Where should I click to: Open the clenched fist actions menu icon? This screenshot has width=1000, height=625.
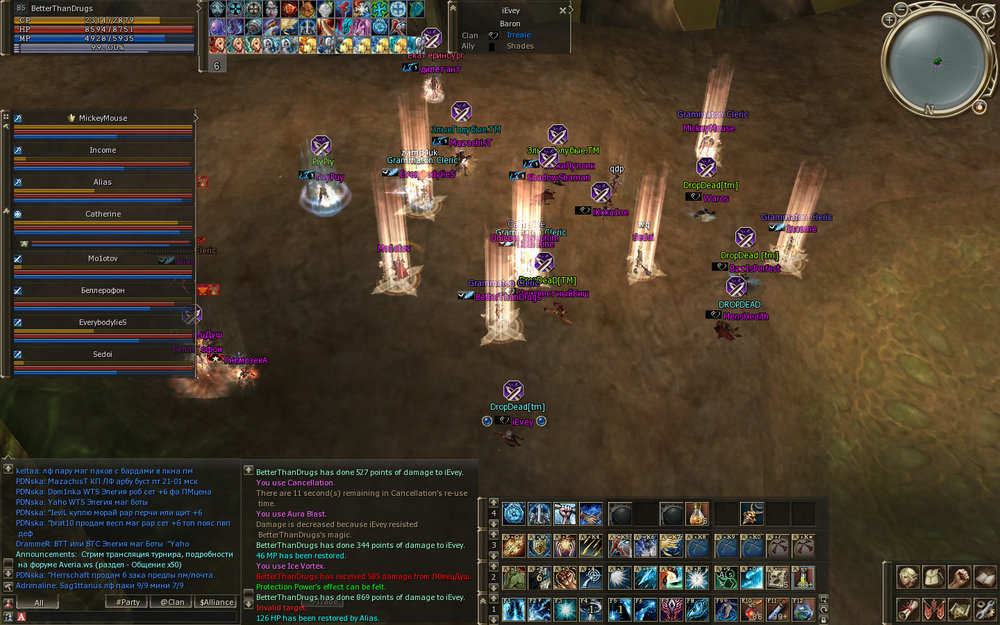pyautogui.click(x=958, y=578)
